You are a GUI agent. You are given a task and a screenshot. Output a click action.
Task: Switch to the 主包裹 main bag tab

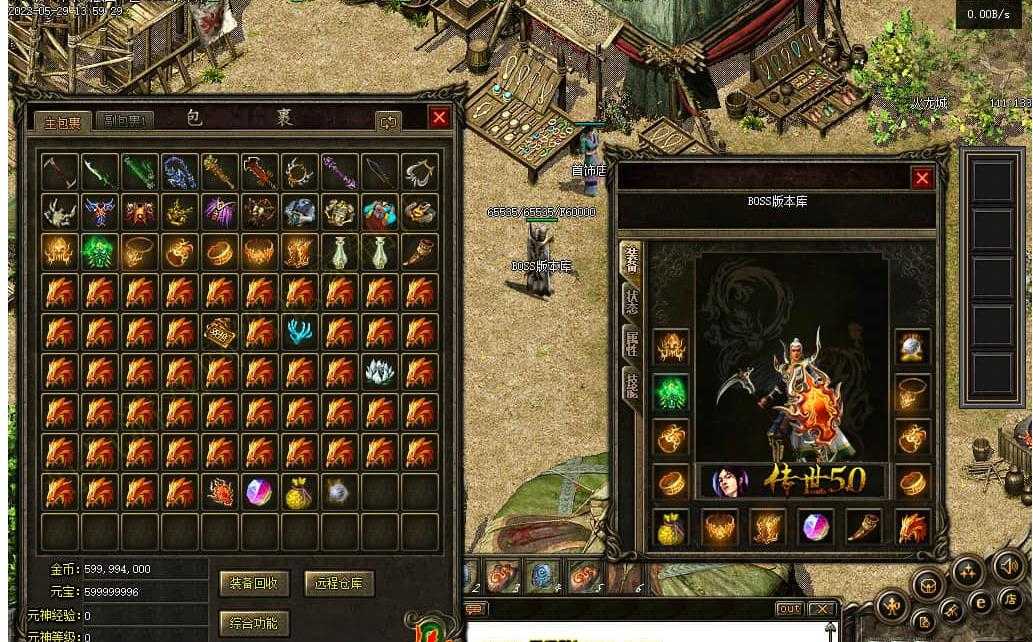click(x=62, y=122)
